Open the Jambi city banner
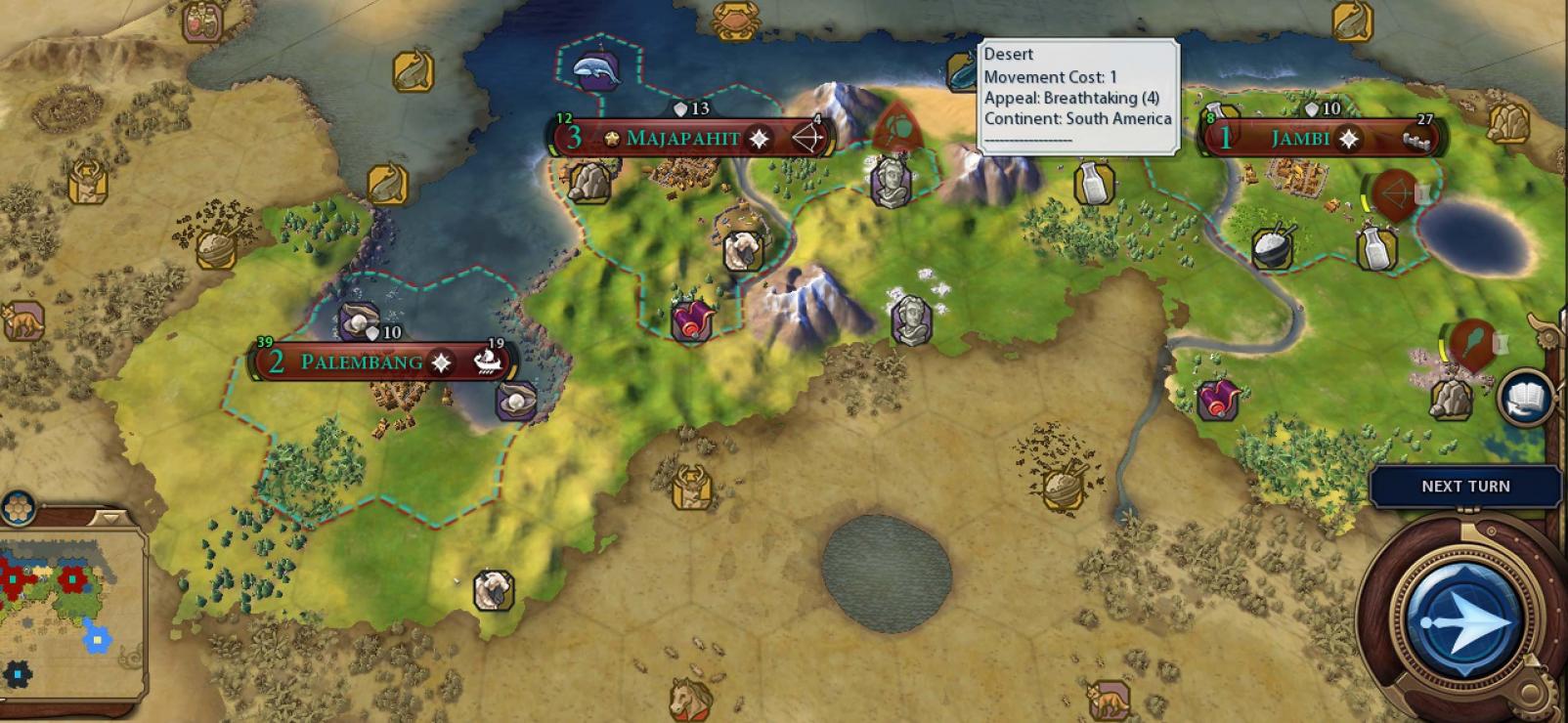This screenshot has height=723, width=1568. click(1300, 138)
